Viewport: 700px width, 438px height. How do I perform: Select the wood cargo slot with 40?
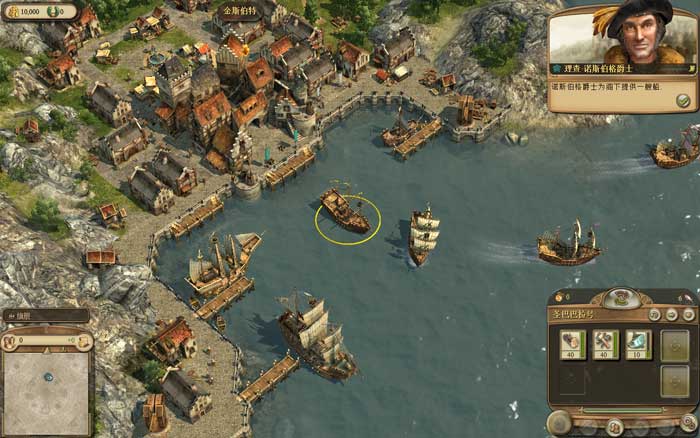click(573, 344)
